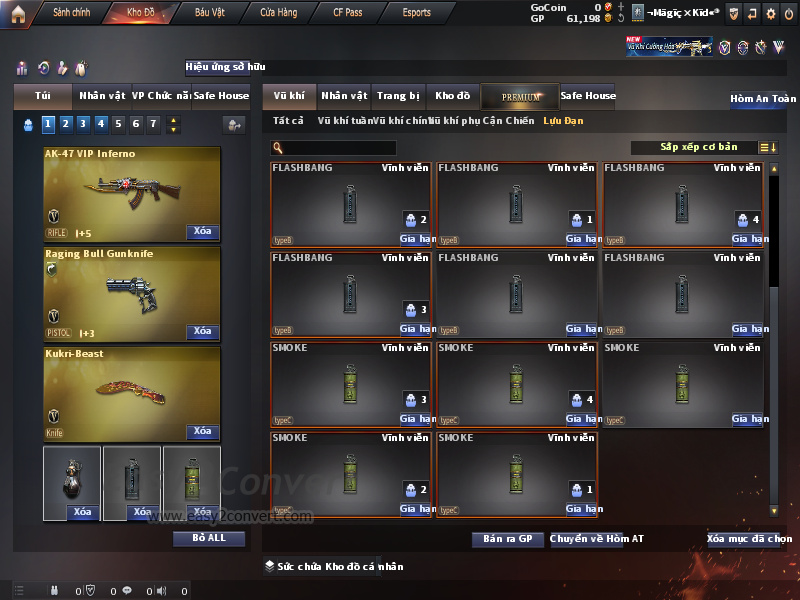800x600 pixels.
Task: Click Xóa mục đã chọn button
Action: [749, 539]
